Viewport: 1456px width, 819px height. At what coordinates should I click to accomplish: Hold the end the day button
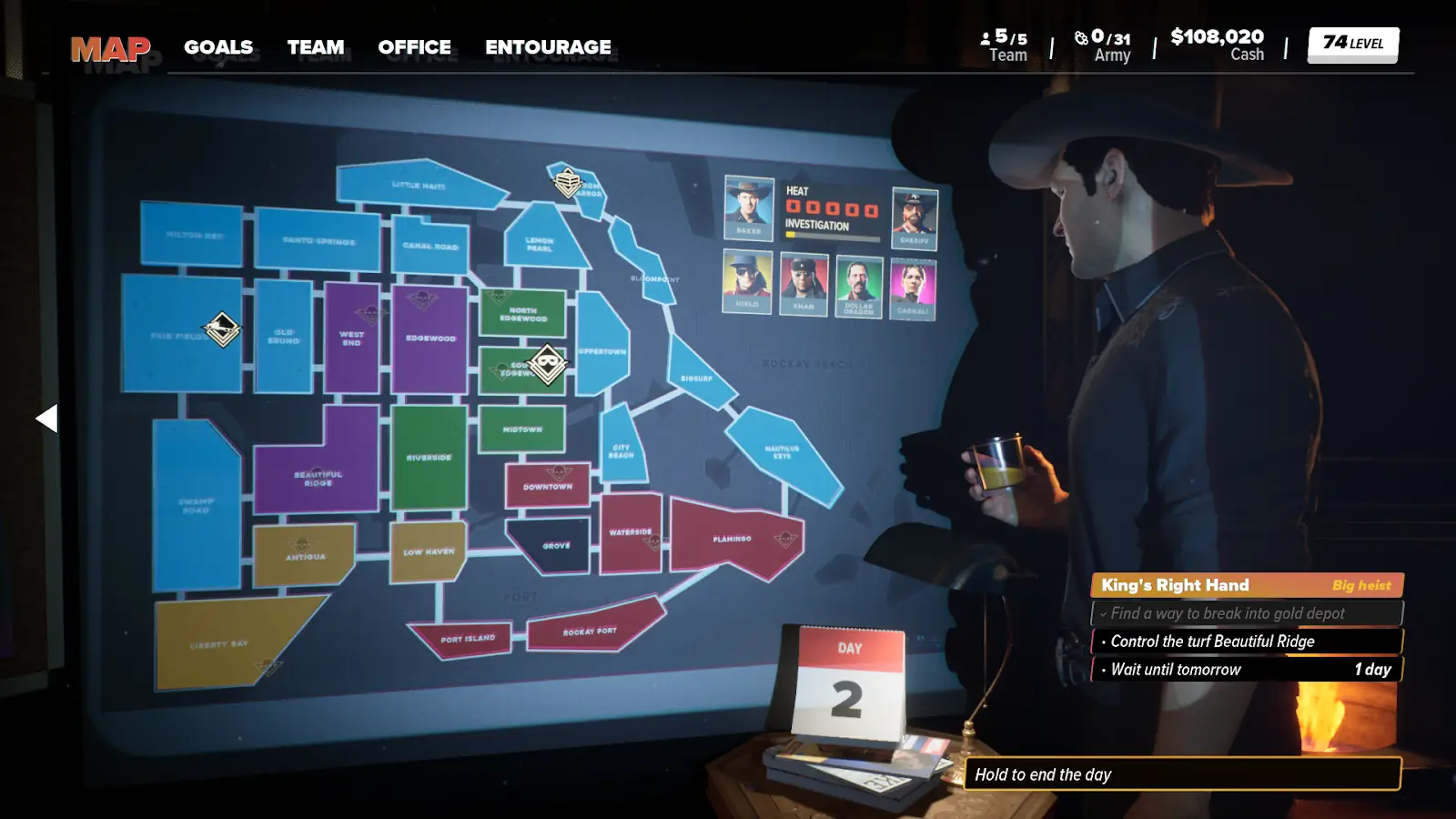point(1181,774)
